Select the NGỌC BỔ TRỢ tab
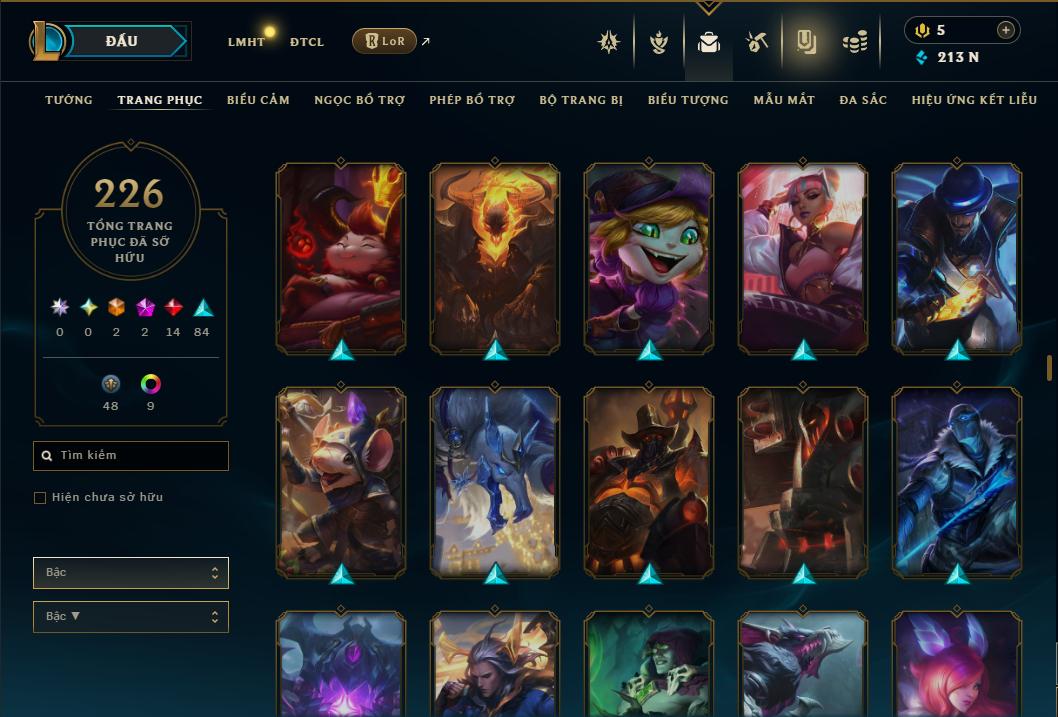Screen dimensions: 1058x717 tap(359, 100)
